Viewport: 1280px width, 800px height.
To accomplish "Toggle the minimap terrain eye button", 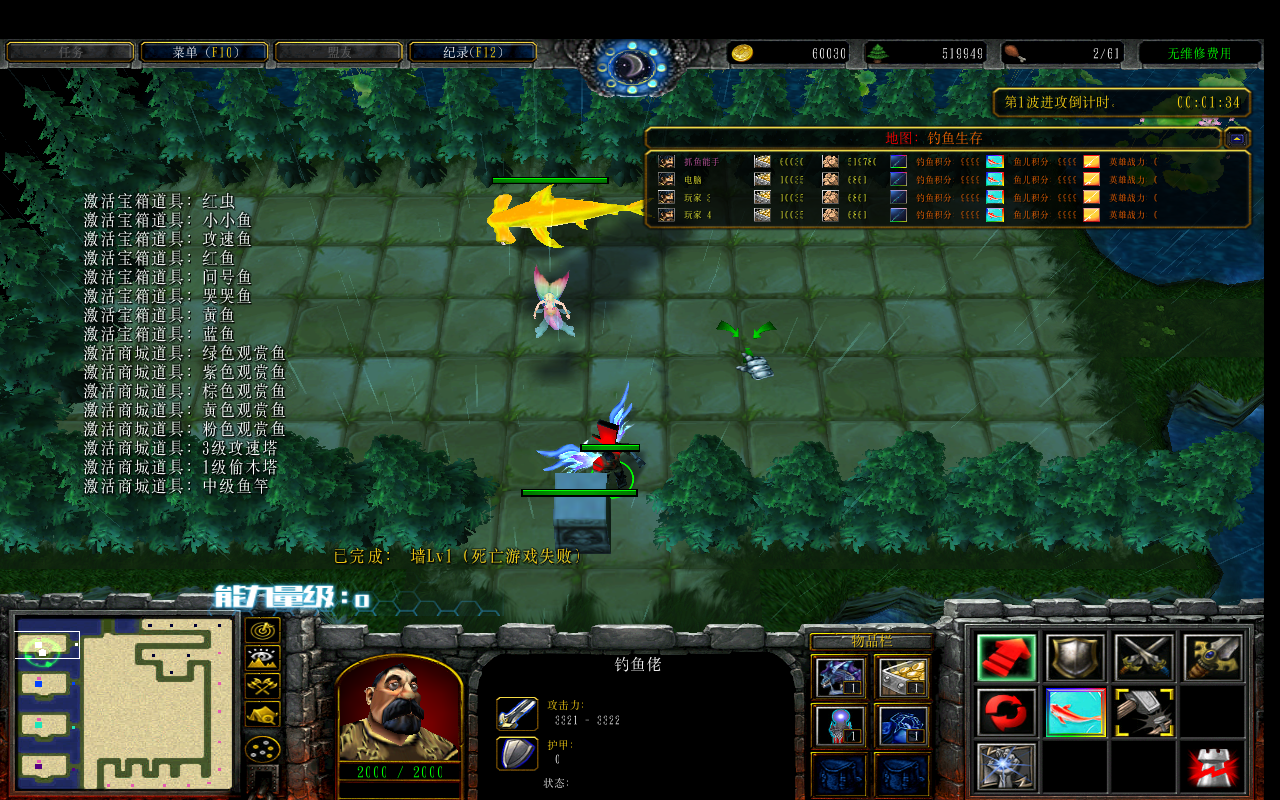I will click(x=263, y=658).
